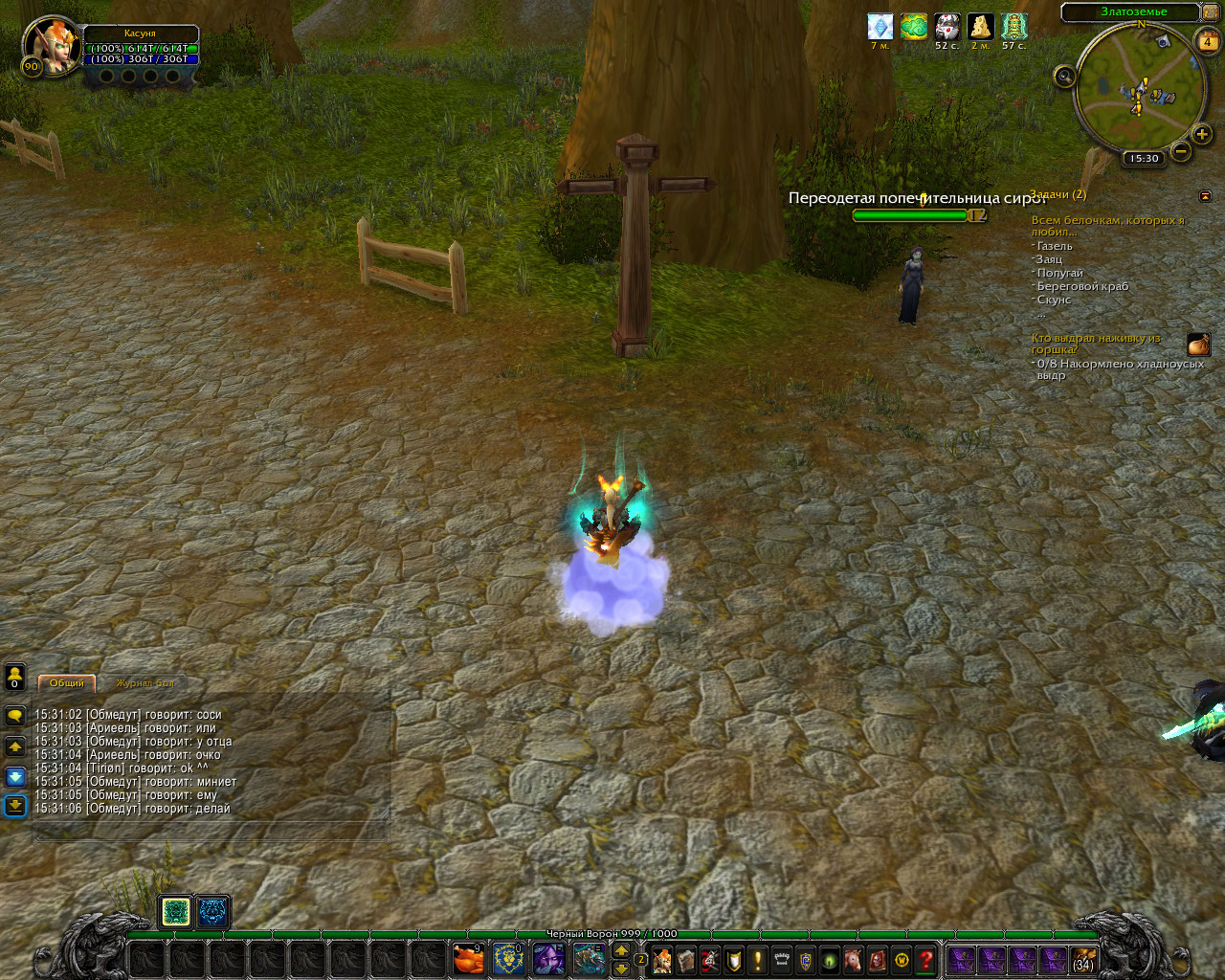Open the chat speech bubble menu
The height and width of the screenshot is (980, 1225).
click(14, 716)
